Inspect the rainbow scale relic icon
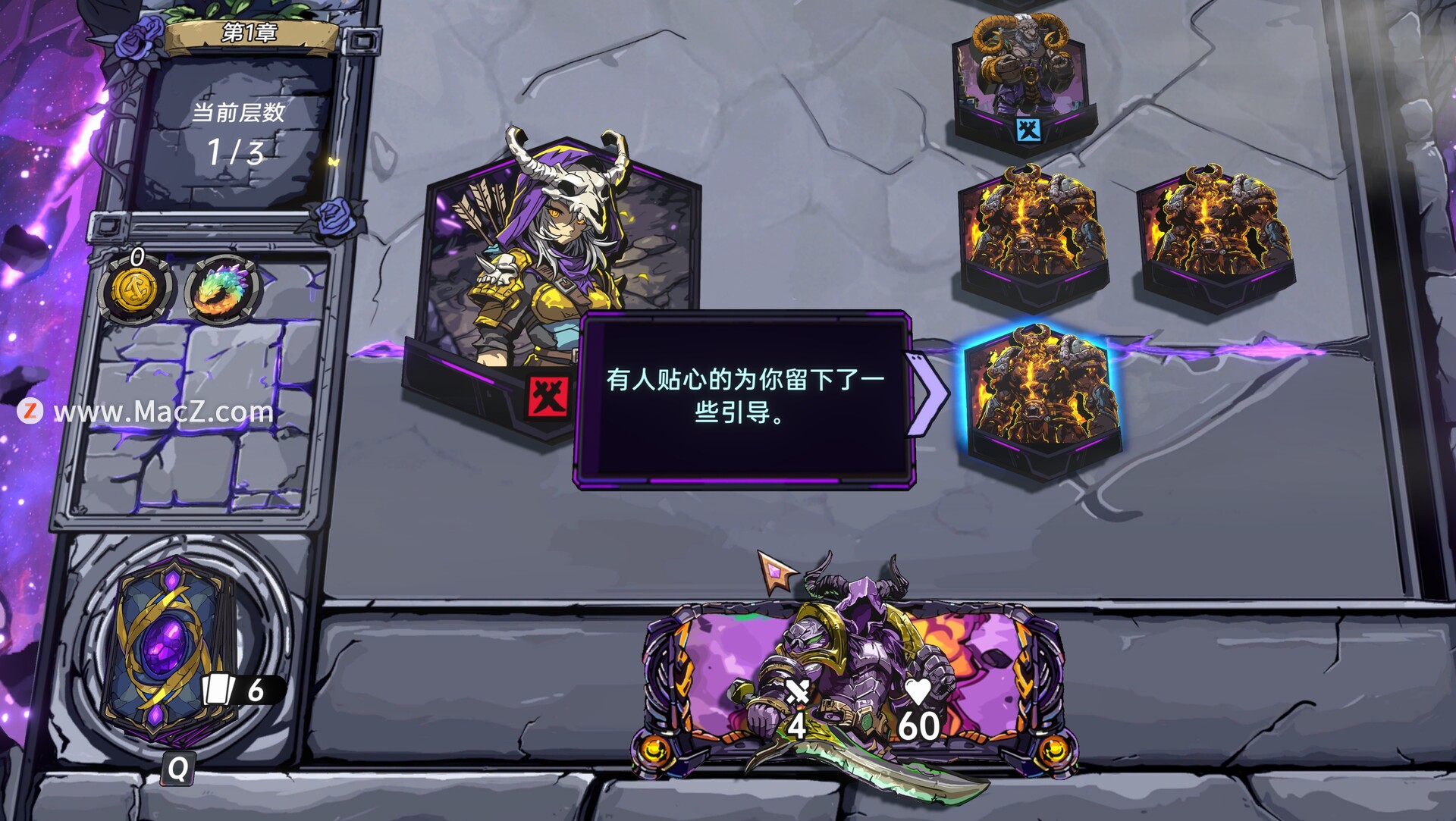 click(221, 287)
